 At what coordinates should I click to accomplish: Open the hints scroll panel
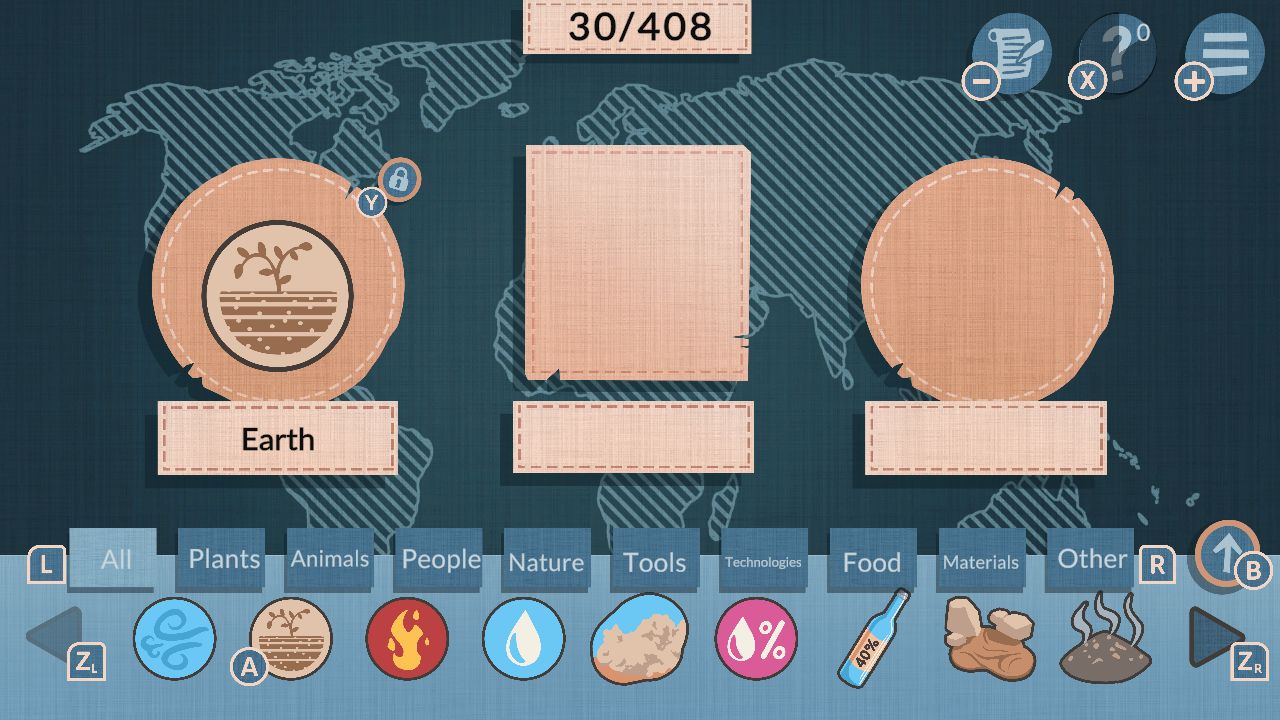point(1010,53)
